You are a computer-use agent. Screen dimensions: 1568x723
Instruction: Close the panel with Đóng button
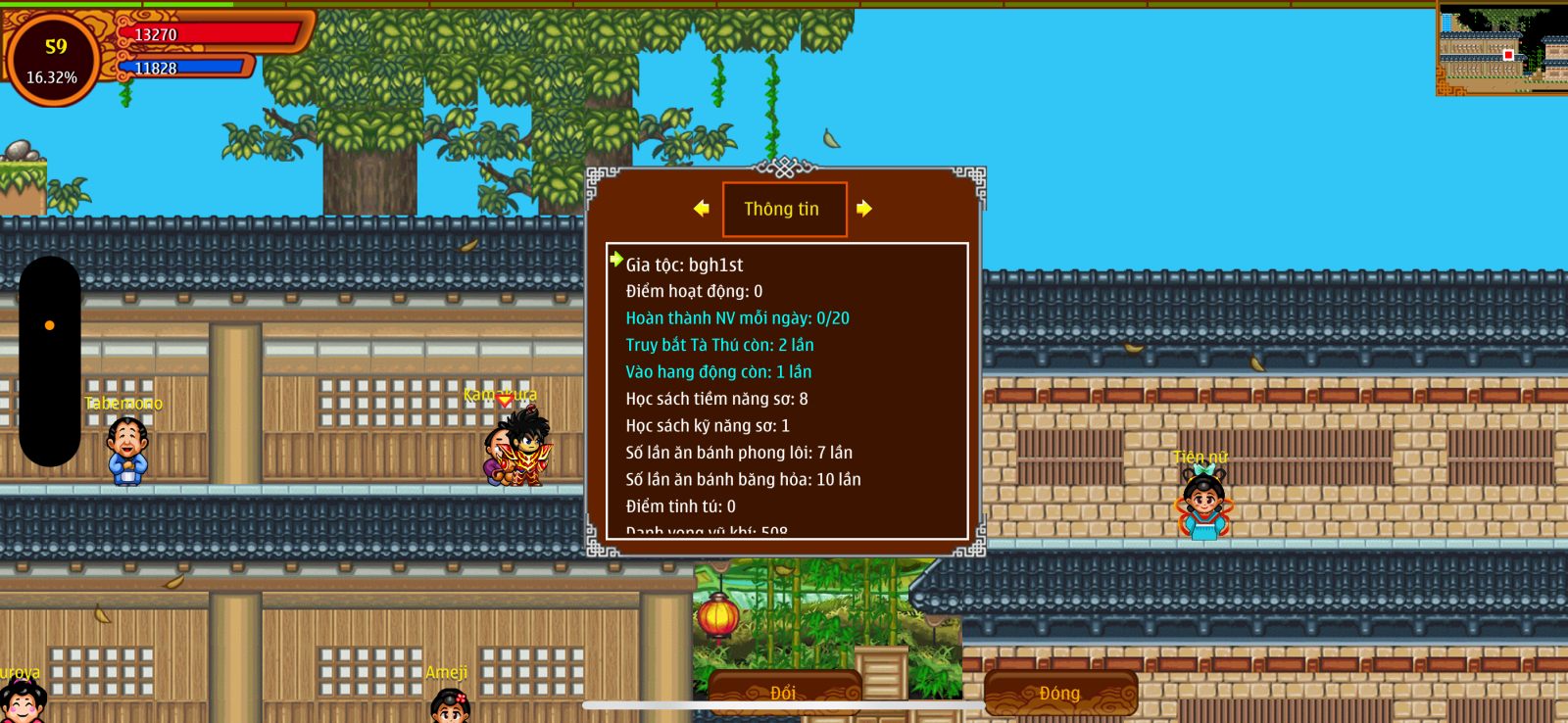pyautogui.click(x=1060, y=692)
